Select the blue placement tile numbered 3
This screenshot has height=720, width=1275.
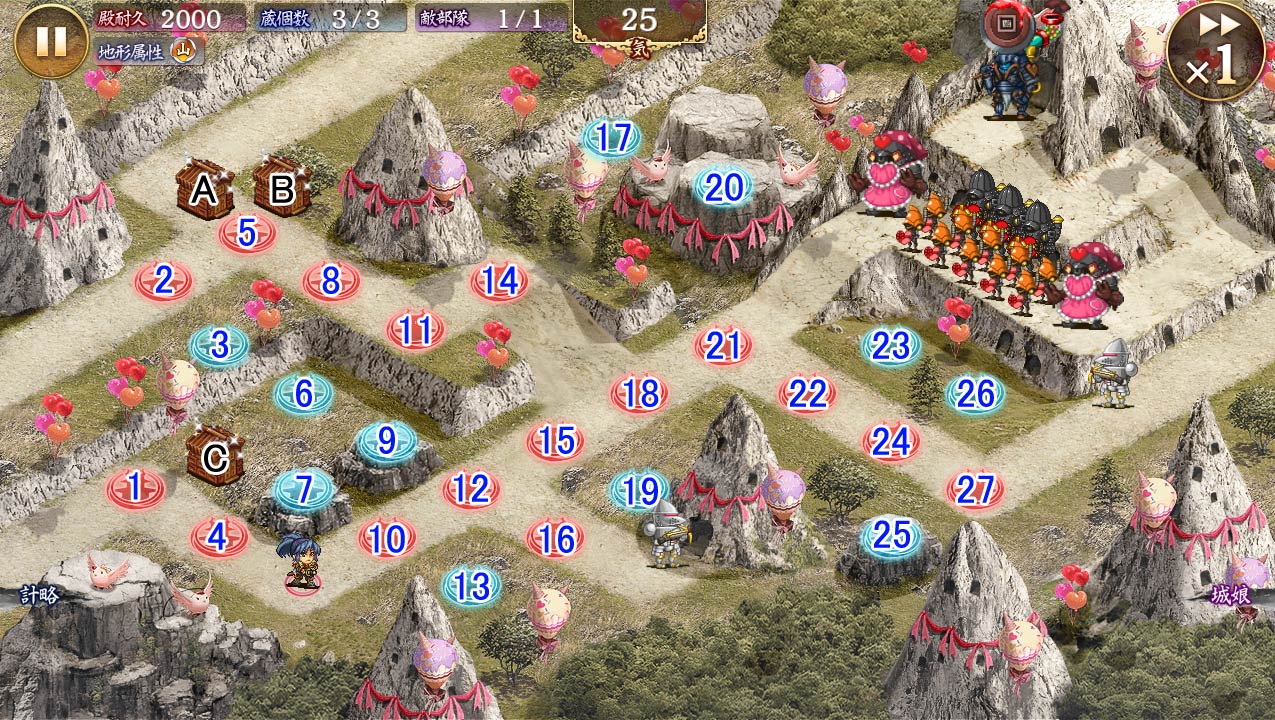(219, 346)
